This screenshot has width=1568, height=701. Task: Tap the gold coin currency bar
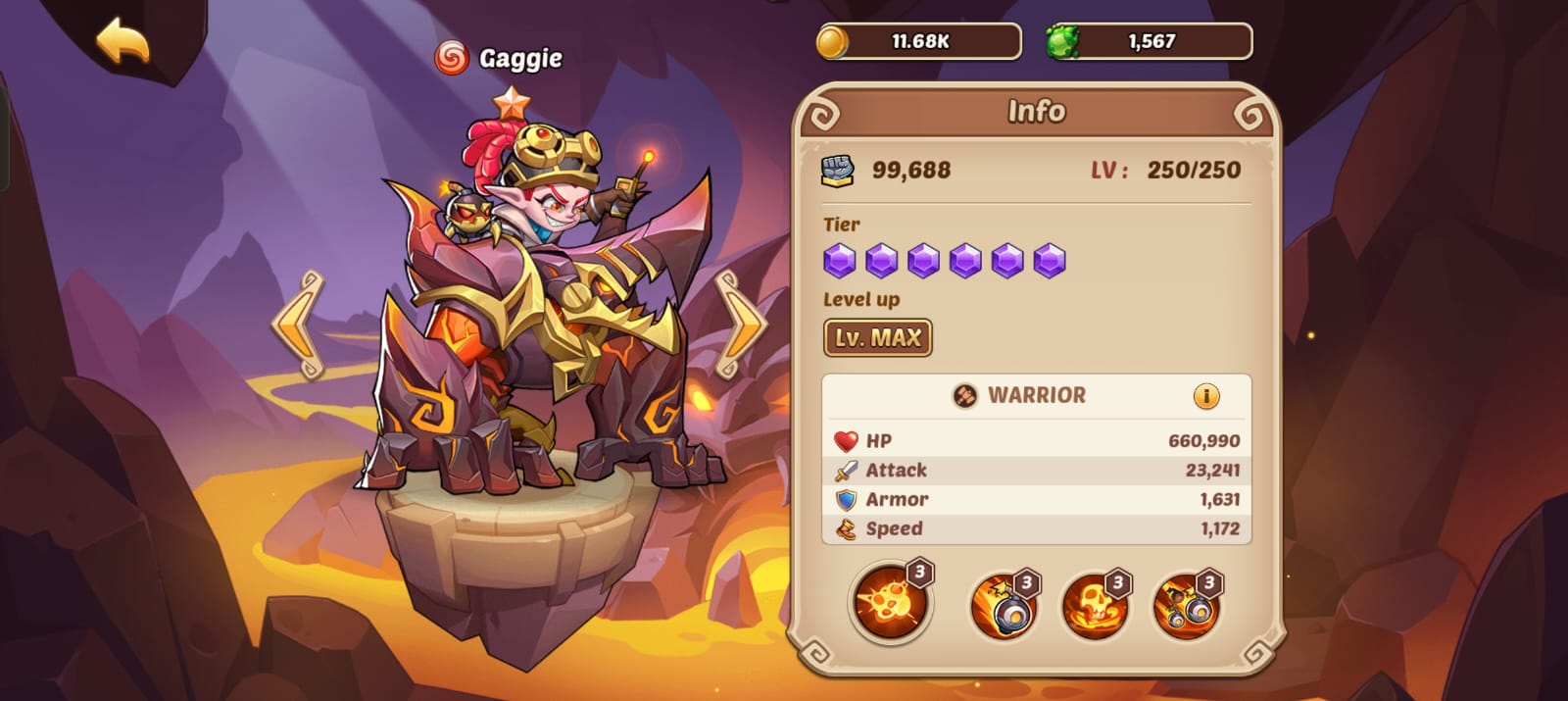point(918,42)
